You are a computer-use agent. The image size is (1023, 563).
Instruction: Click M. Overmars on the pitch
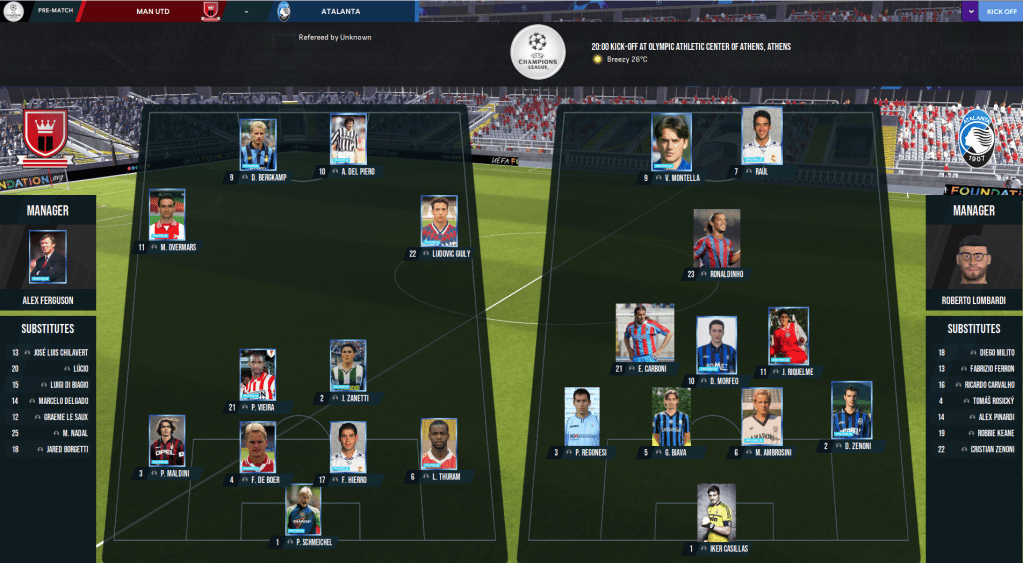pyautogui.click(x=167, y=215)
